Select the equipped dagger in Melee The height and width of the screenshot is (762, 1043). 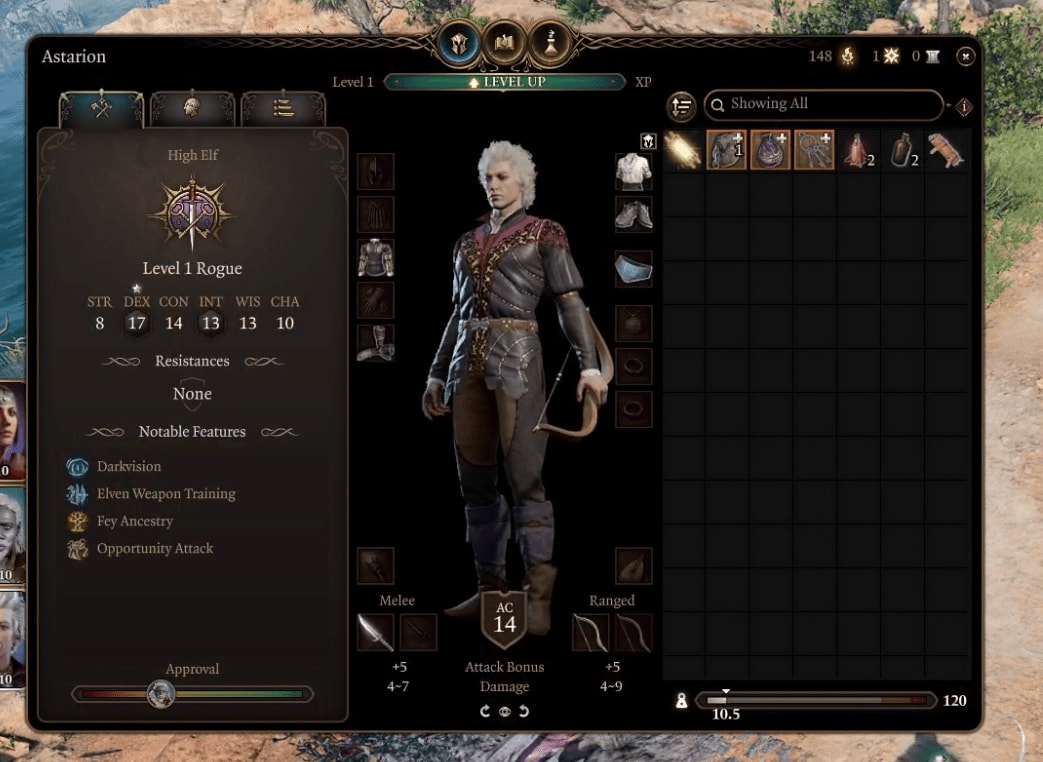tap(375, 632)
